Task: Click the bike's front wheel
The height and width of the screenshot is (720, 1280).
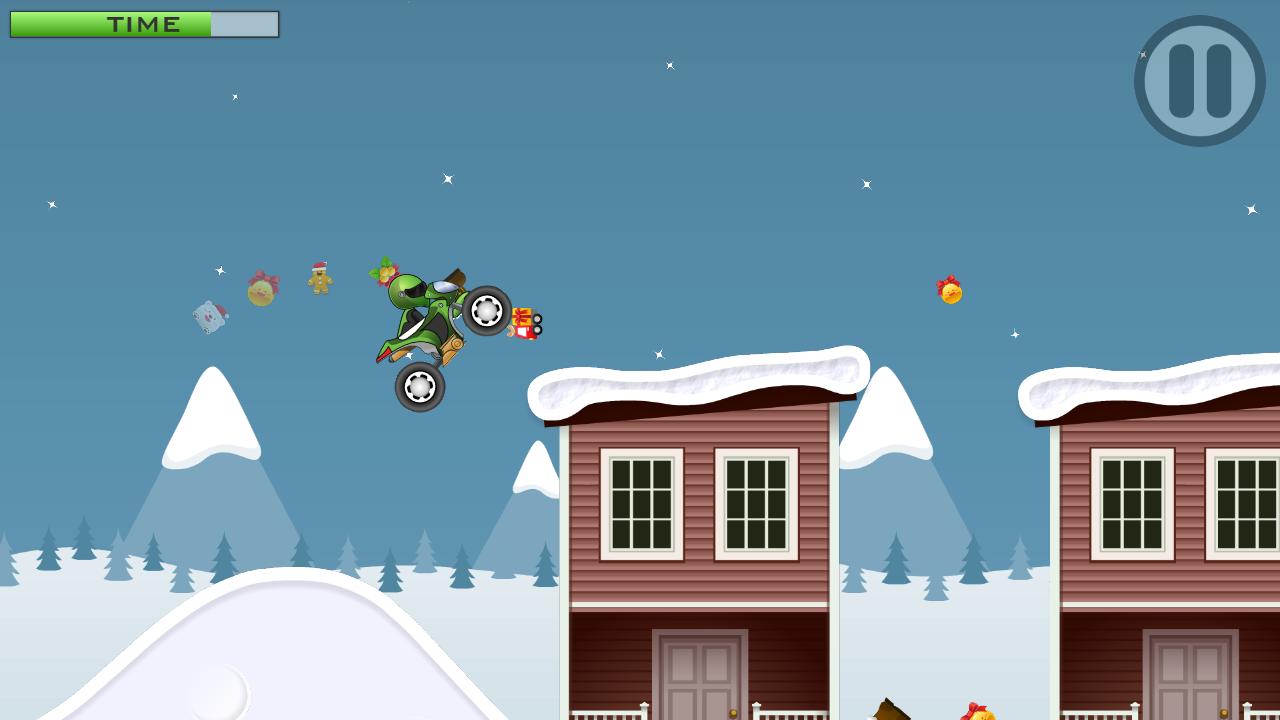Action: click(x=487, y=312)
